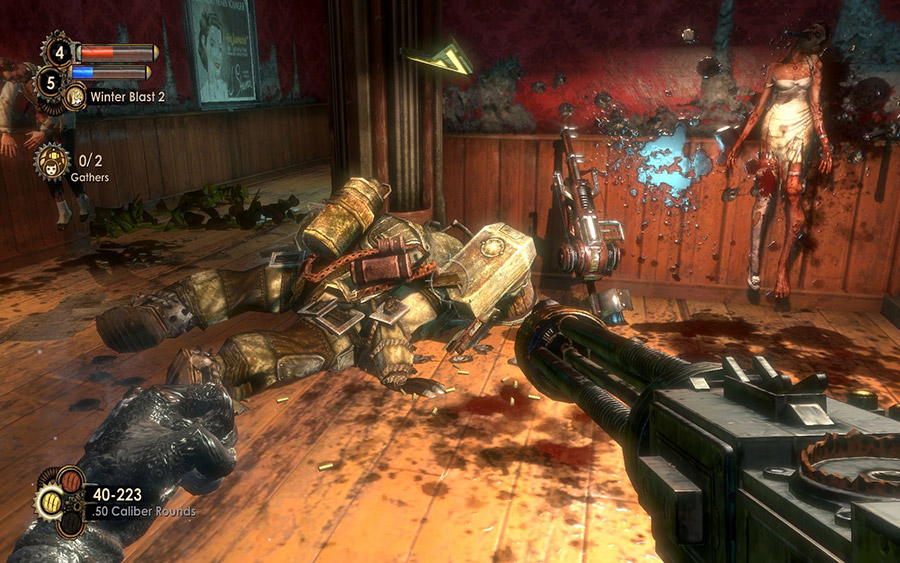Click the Little Sister Gathers tracker icon
The width and height of the screenshot is (900, 563).
tap(52, 161)
